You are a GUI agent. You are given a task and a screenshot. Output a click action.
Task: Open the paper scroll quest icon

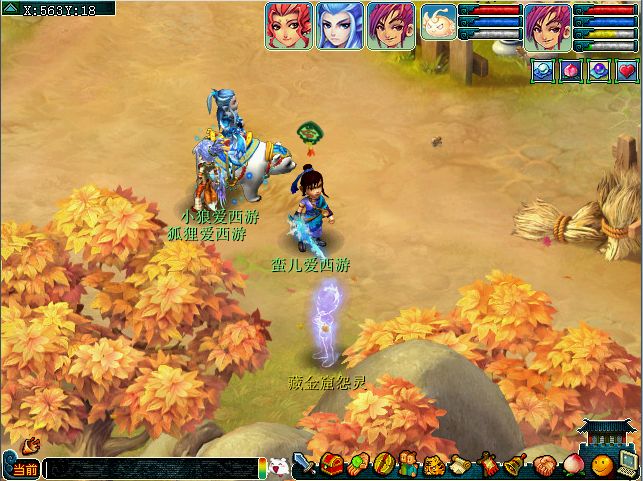pos(461,466)
